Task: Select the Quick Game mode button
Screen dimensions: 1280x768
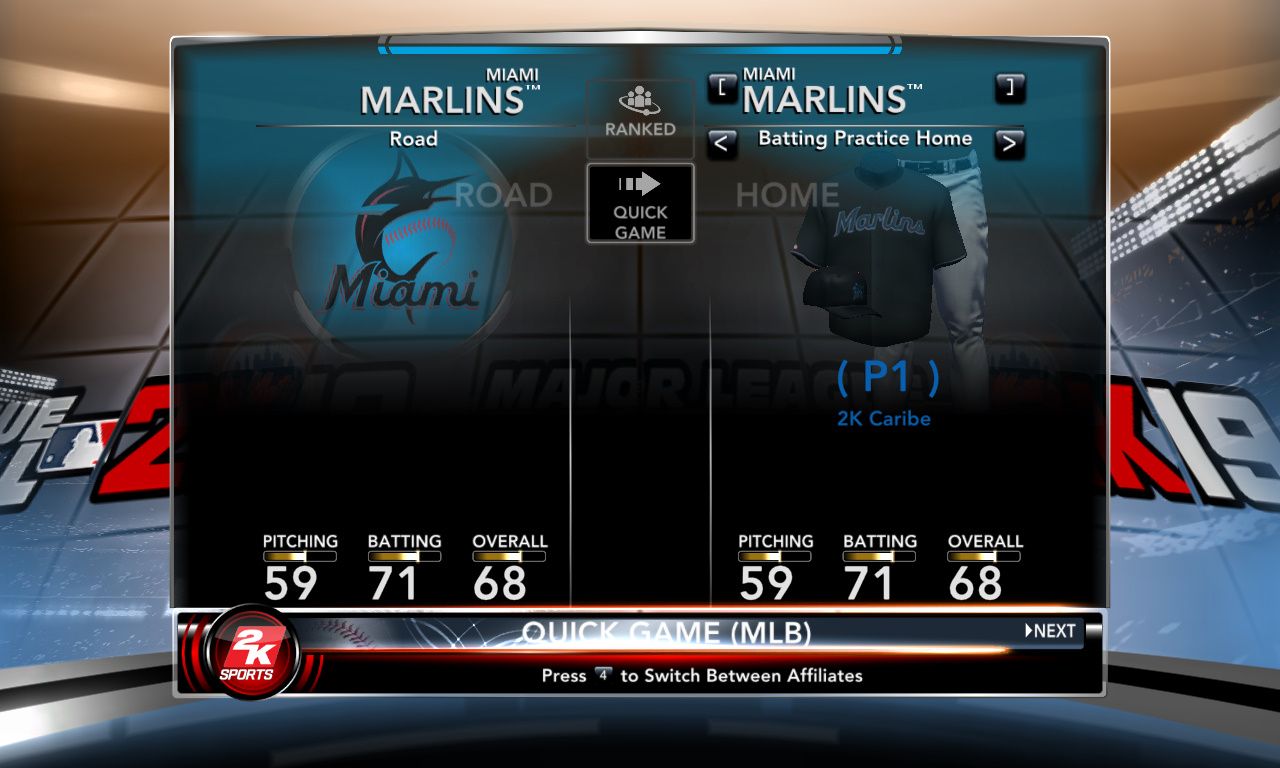Action: click(x=640, y=203)
